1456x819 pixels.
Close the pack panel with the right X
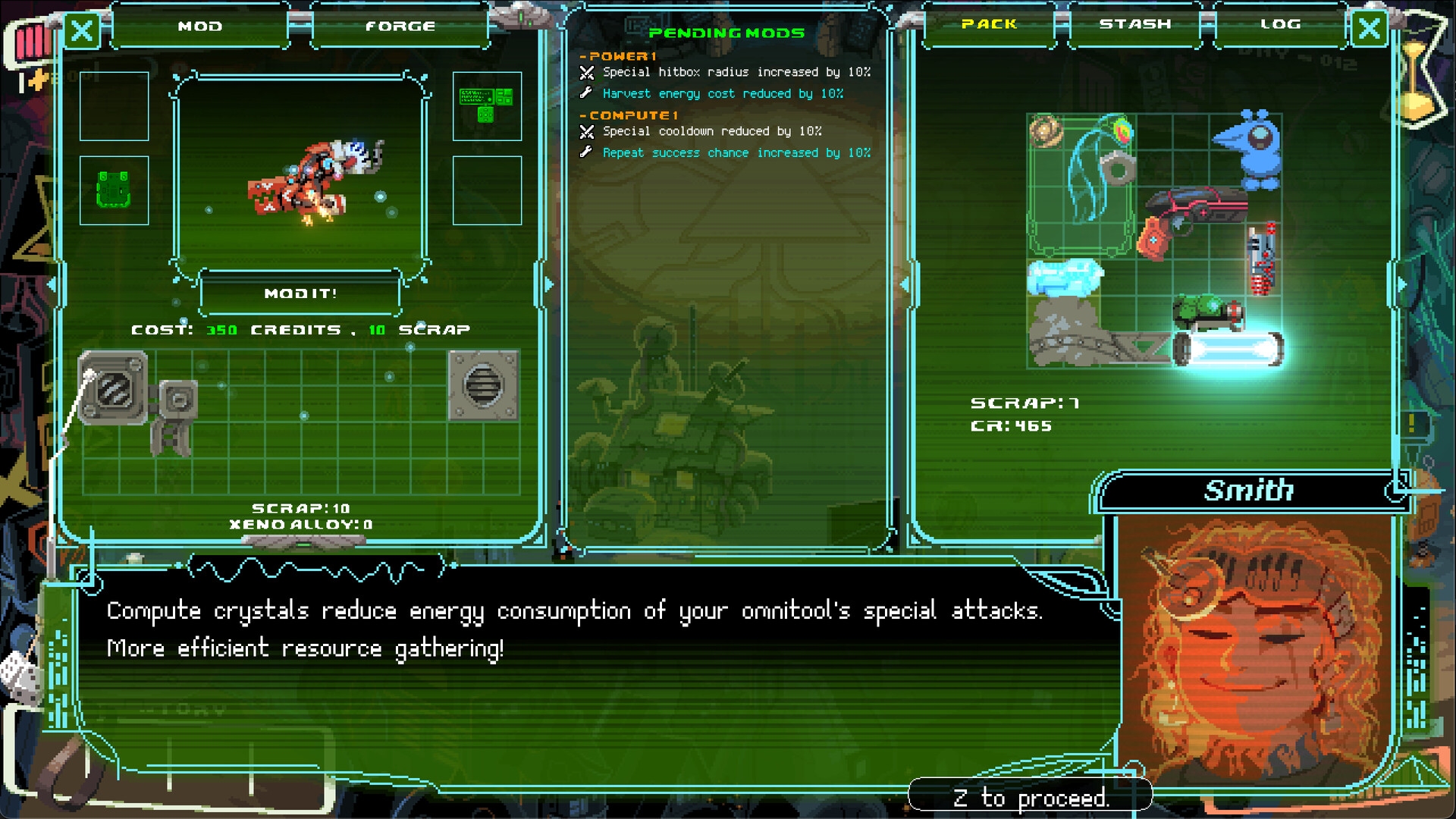click(1370, 30)
